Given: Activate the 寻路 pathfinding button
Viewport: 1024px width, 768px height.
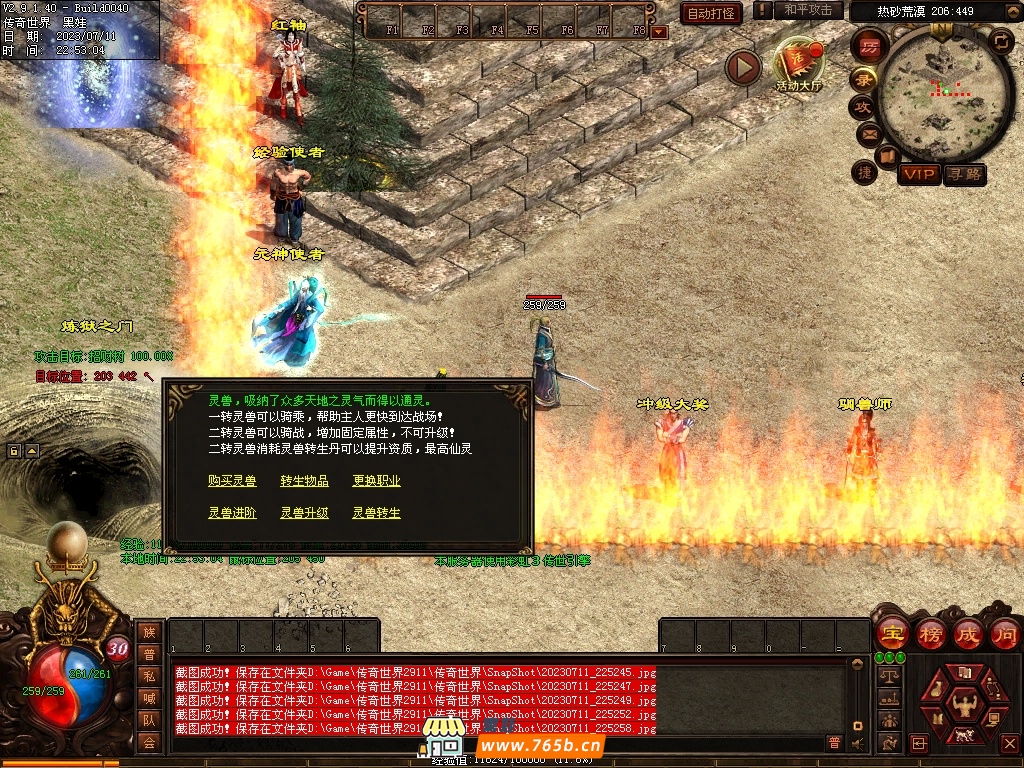Looking at the screenshot, I should point(965,174).
